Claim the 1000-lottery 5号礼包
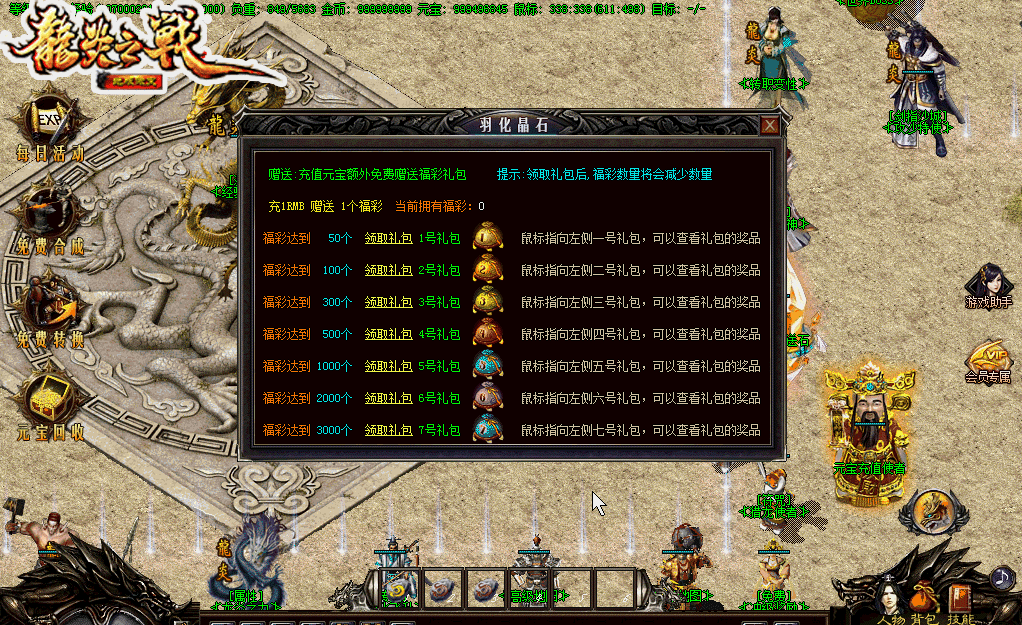Screen dimensions: 1022x625 [388, 366]
